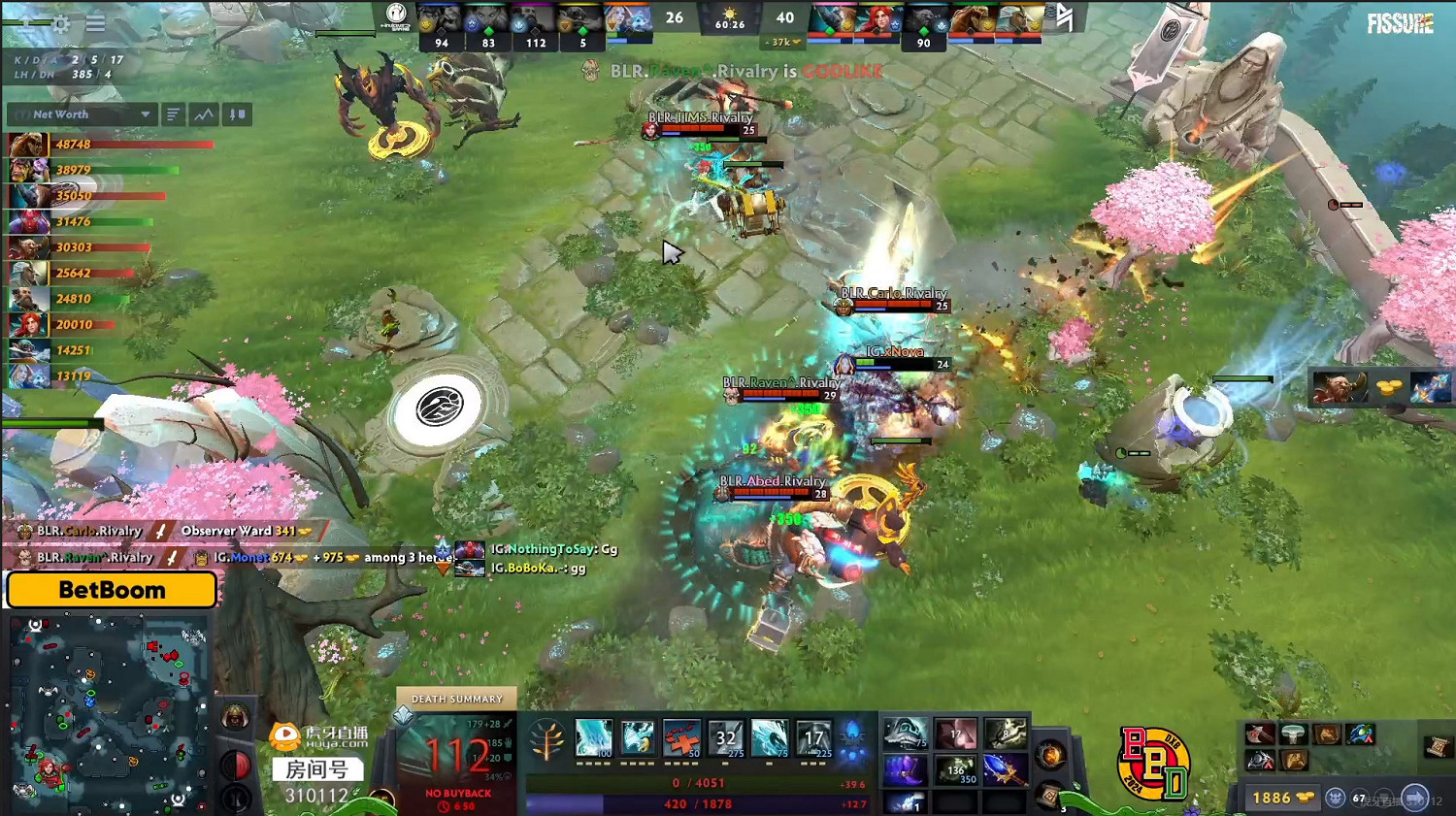Switch to the DEATH SUMMARY tab
The width and height of the screenshot is (1456, 816).
point(456,698)
